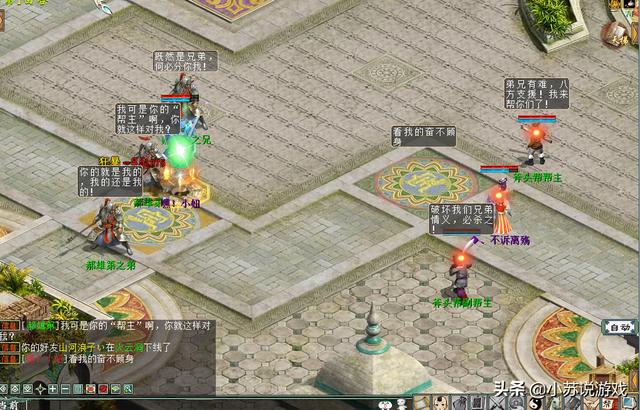Click the minus chat-size button
640x410 pixels.
pos(65,389)
